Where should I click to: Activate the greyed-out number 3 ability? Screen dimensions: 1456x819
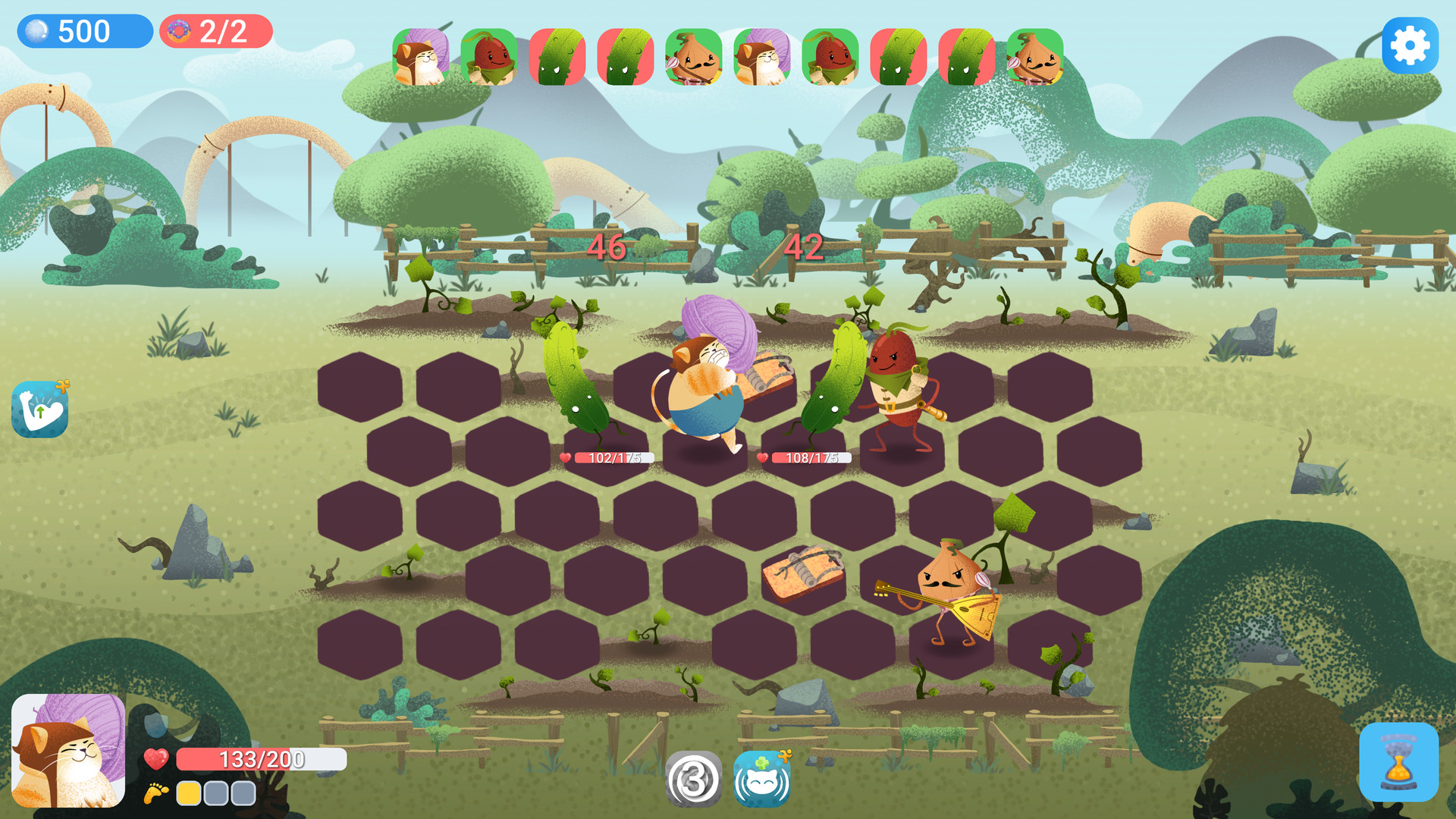click(x=695, y=781)
